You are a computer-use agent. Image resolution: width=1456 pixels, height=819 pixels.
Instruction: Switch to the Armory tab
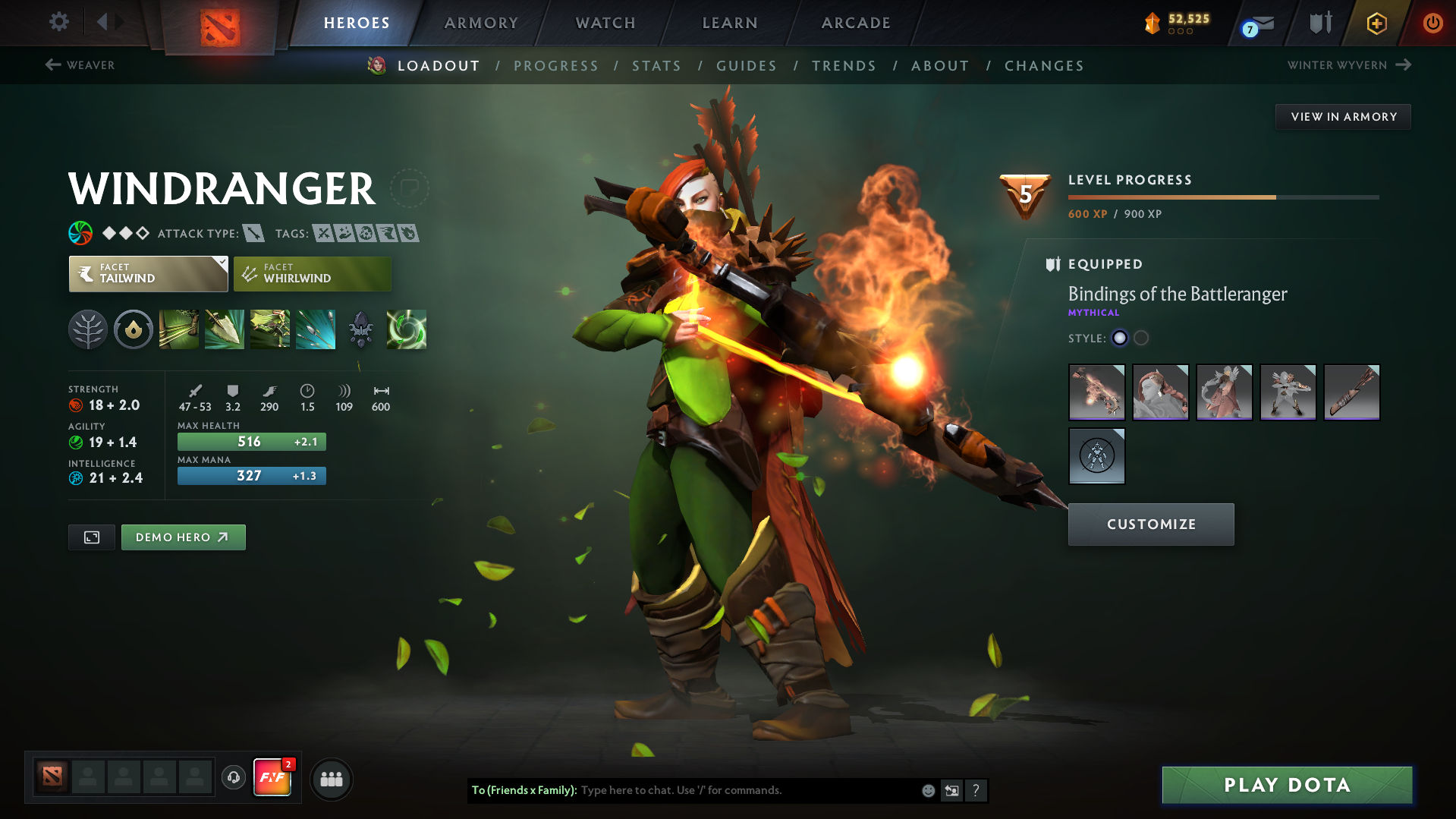coord(481,23)
